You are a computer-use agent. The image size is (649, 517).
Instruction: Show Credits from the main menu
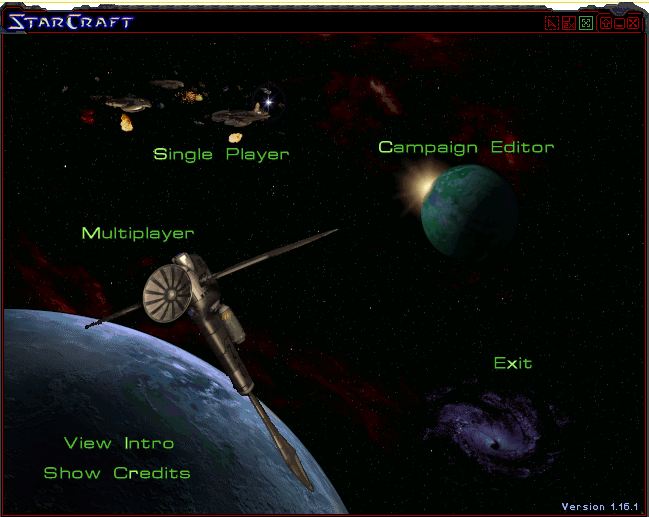tap(117, 473)
